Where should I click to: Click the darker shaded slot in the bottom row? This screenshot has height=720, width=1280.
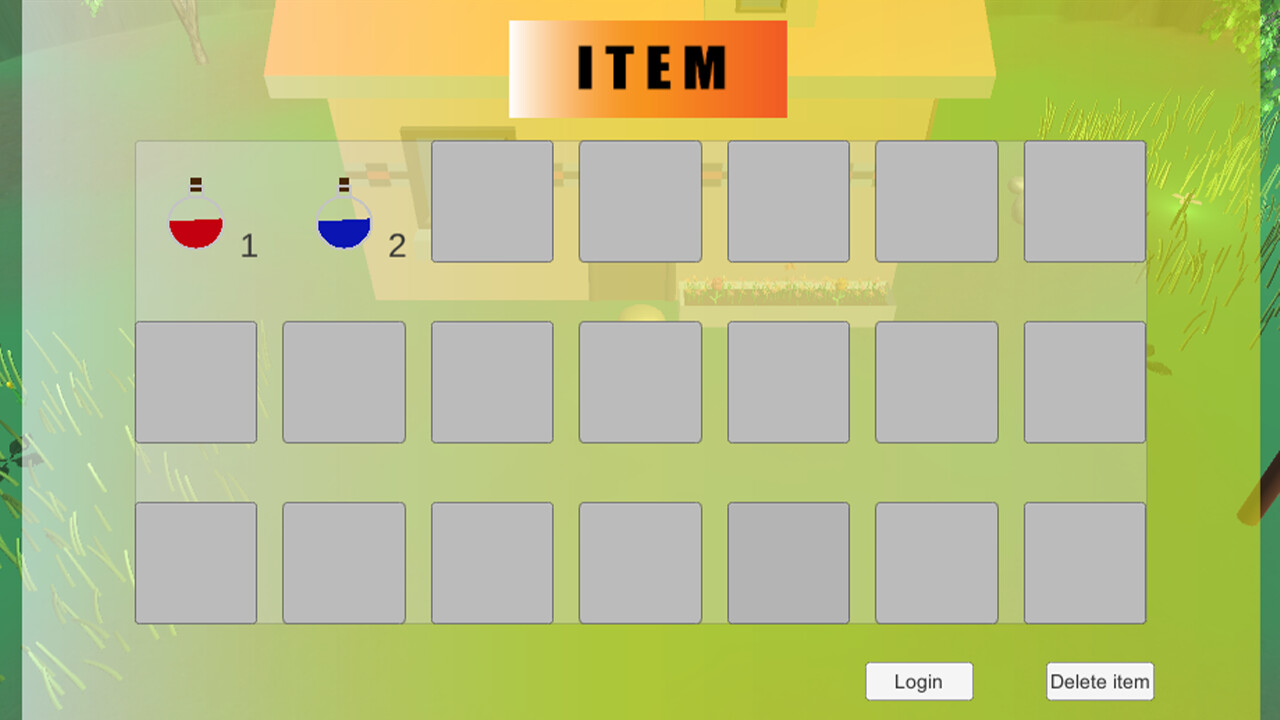point(788,561)
